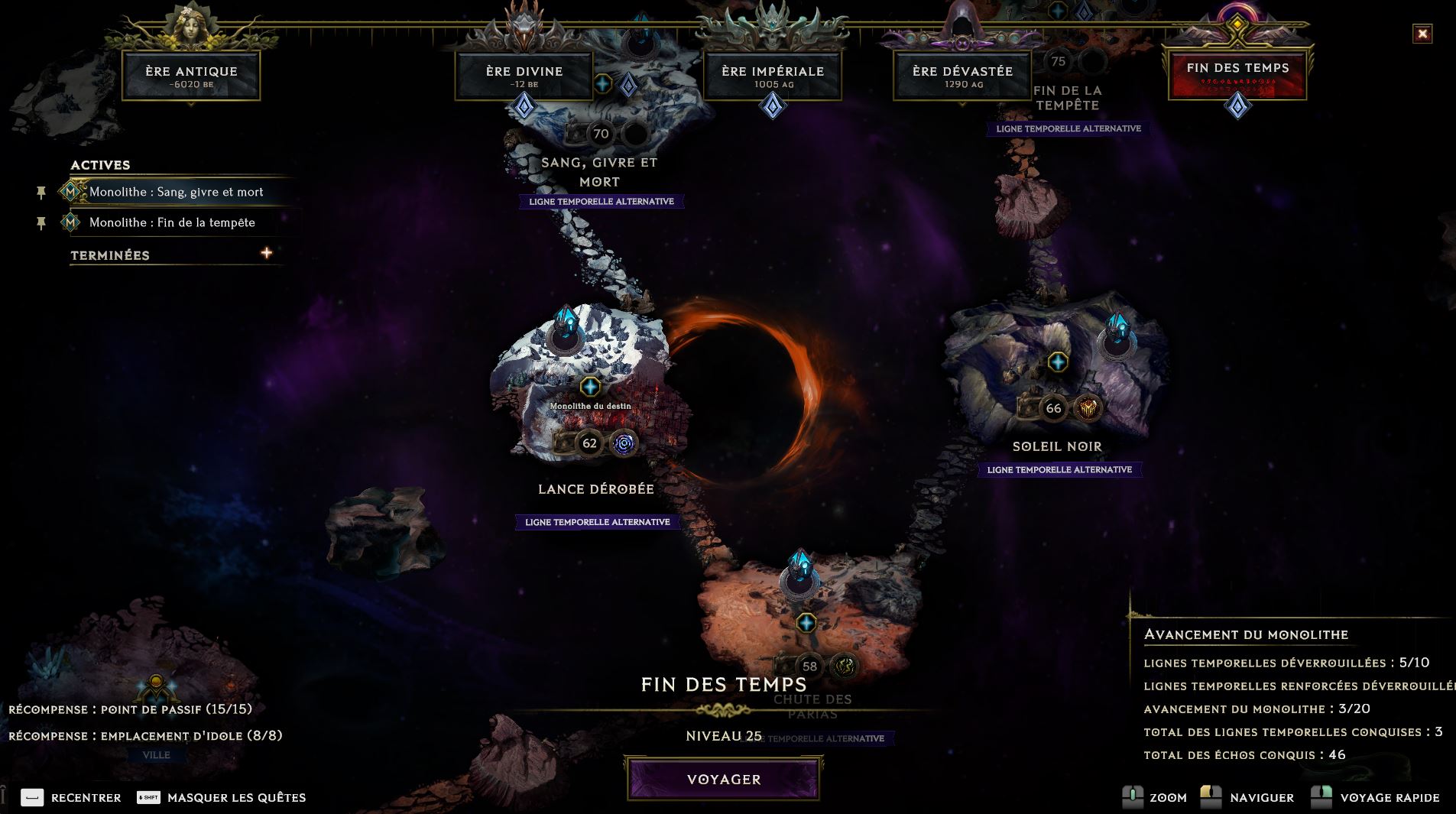This screenshot has height=814, width=1456.
Task: Open quest Monolithe : Sang, givre et mort
Action: 176,192
